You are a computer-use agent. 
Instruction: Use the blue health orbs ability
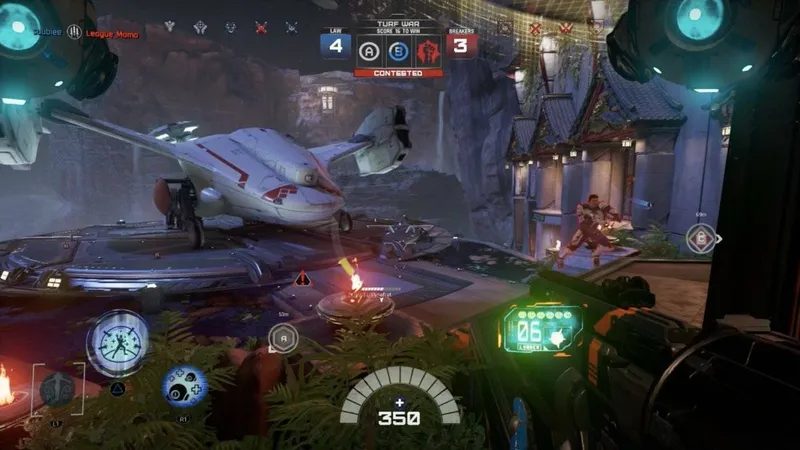(185, 386)
